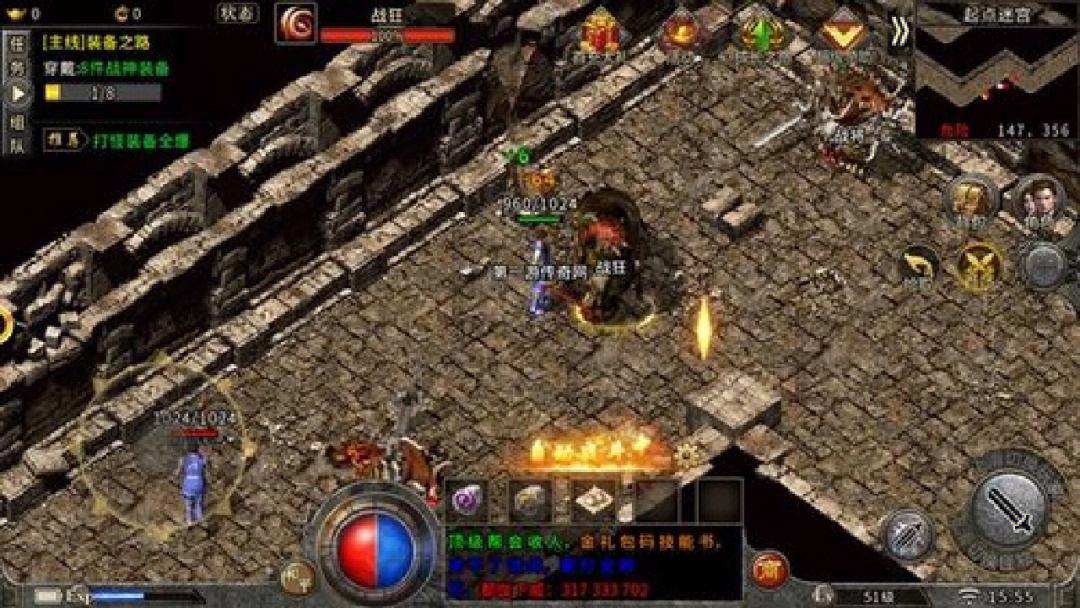Open the 状态 status button
The image size is (1080, 608).
click(237, 13)
